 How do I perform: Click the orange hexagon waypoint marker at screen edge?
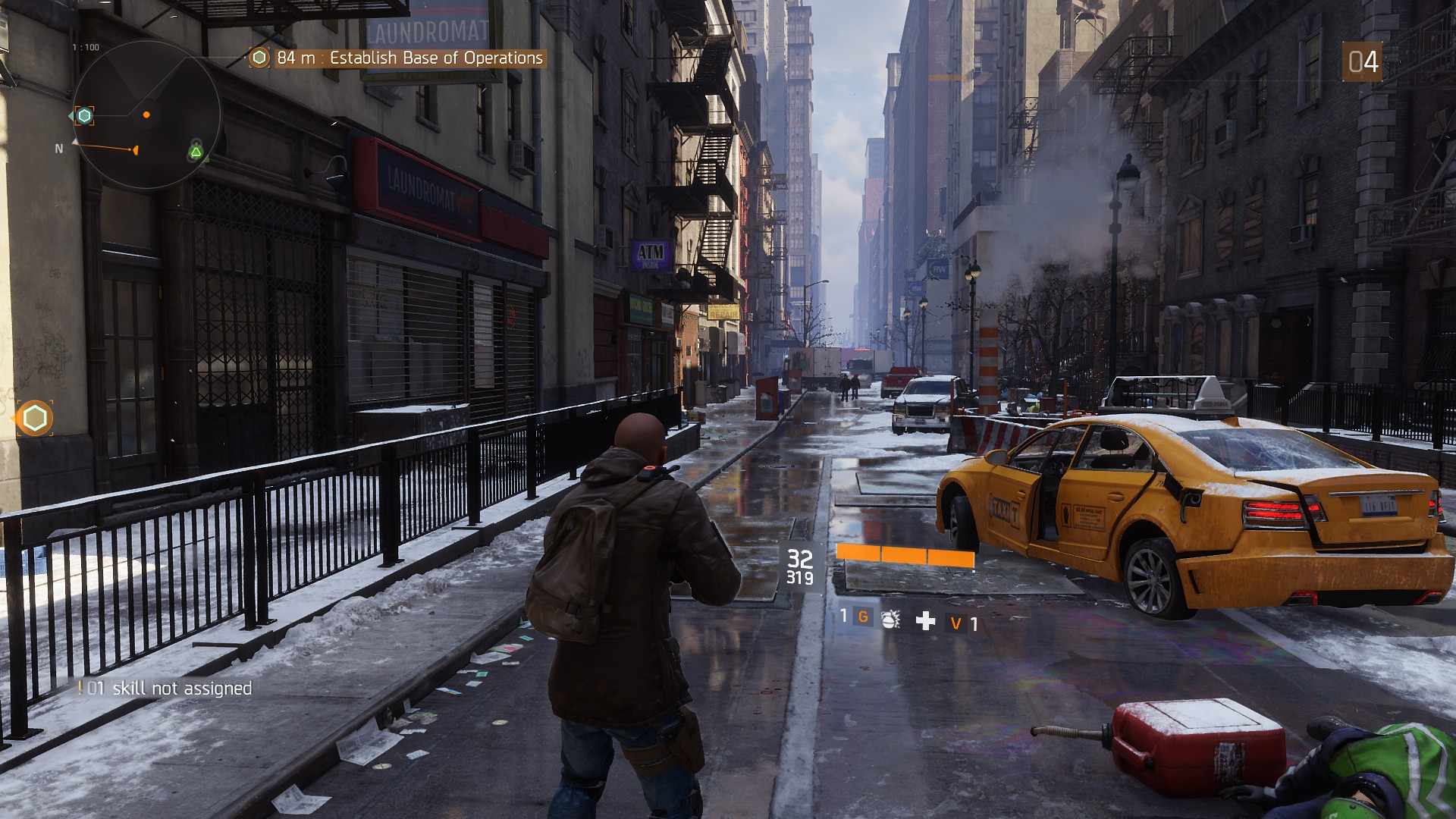coord(35,418)
